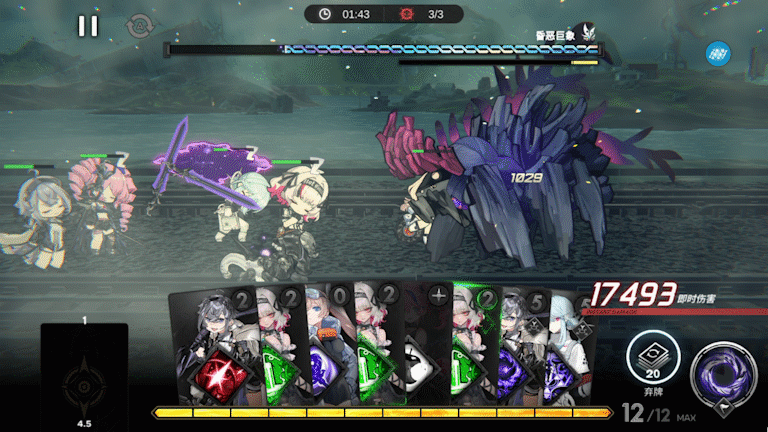Toggle the circular arrows auto-battle icon

pyautogui.click(x=138, y=27)
